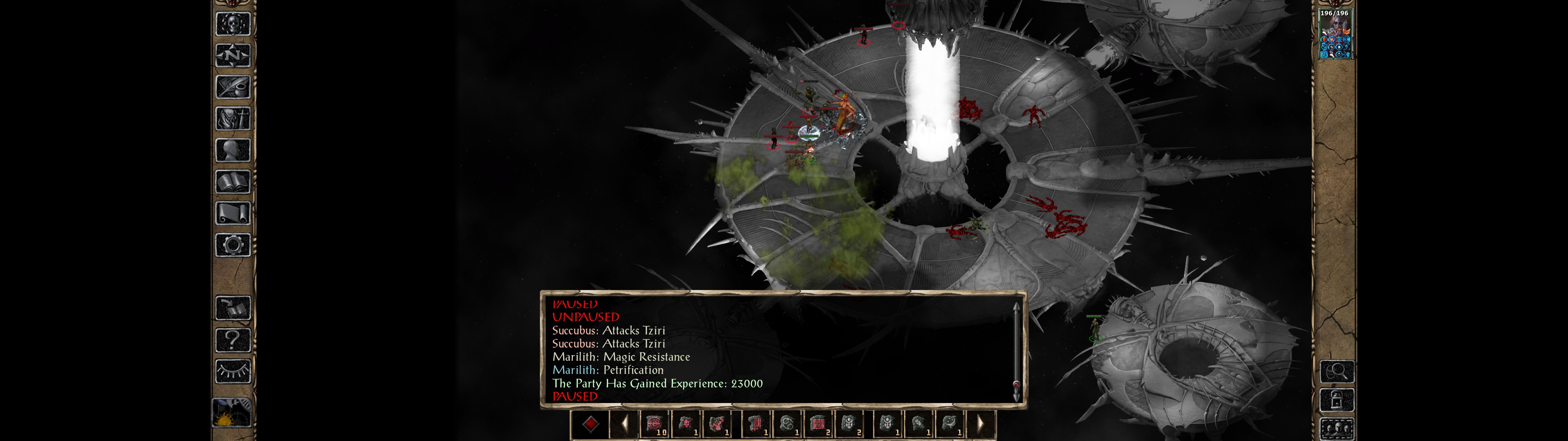1568x441 pixels.
Task: Click the rest clock at sidebar bottom
Action: tap(232, 413)
